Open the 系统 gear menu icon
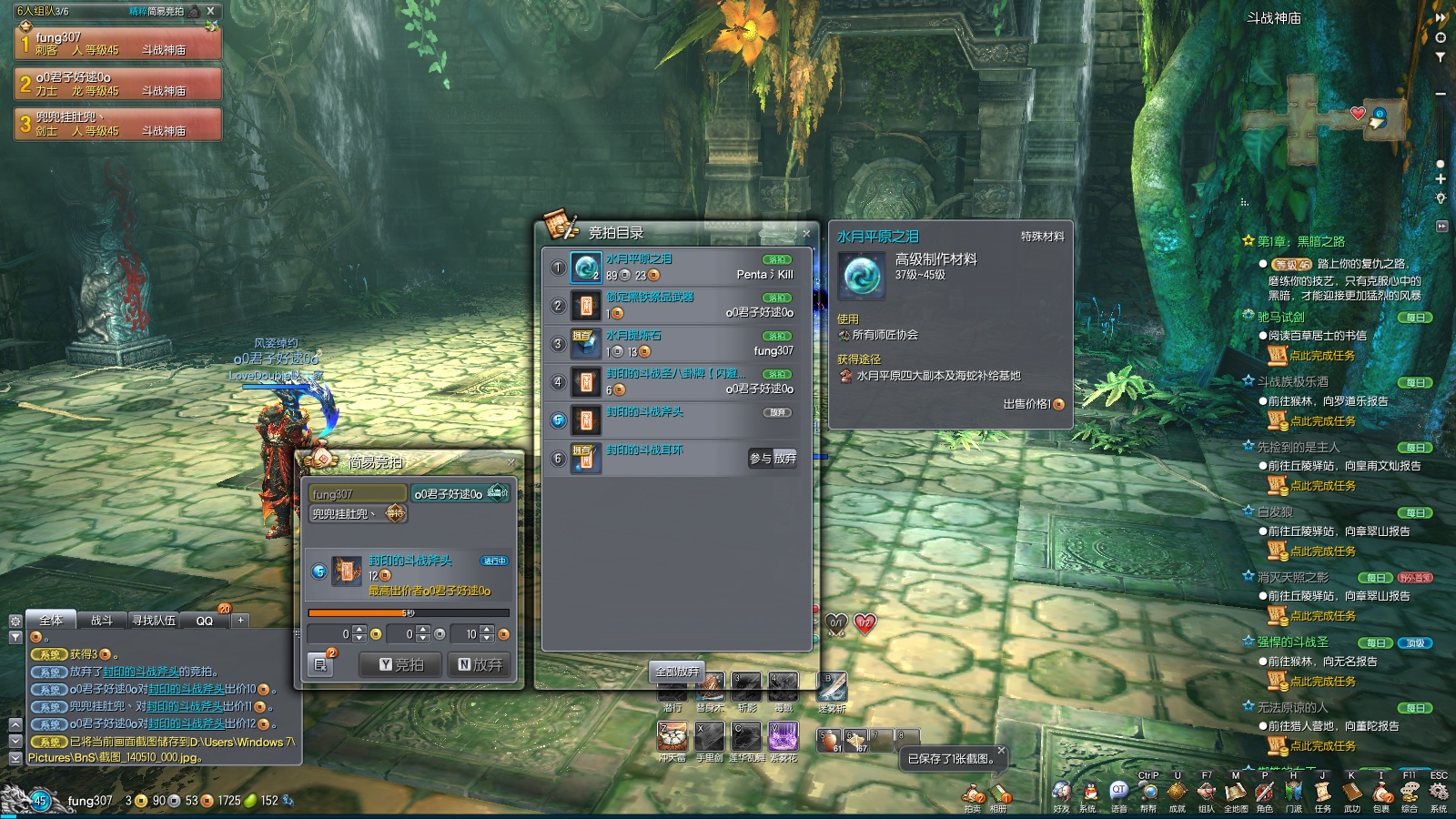Viewport: 1456px width, 819px height. click(1439, 794)
